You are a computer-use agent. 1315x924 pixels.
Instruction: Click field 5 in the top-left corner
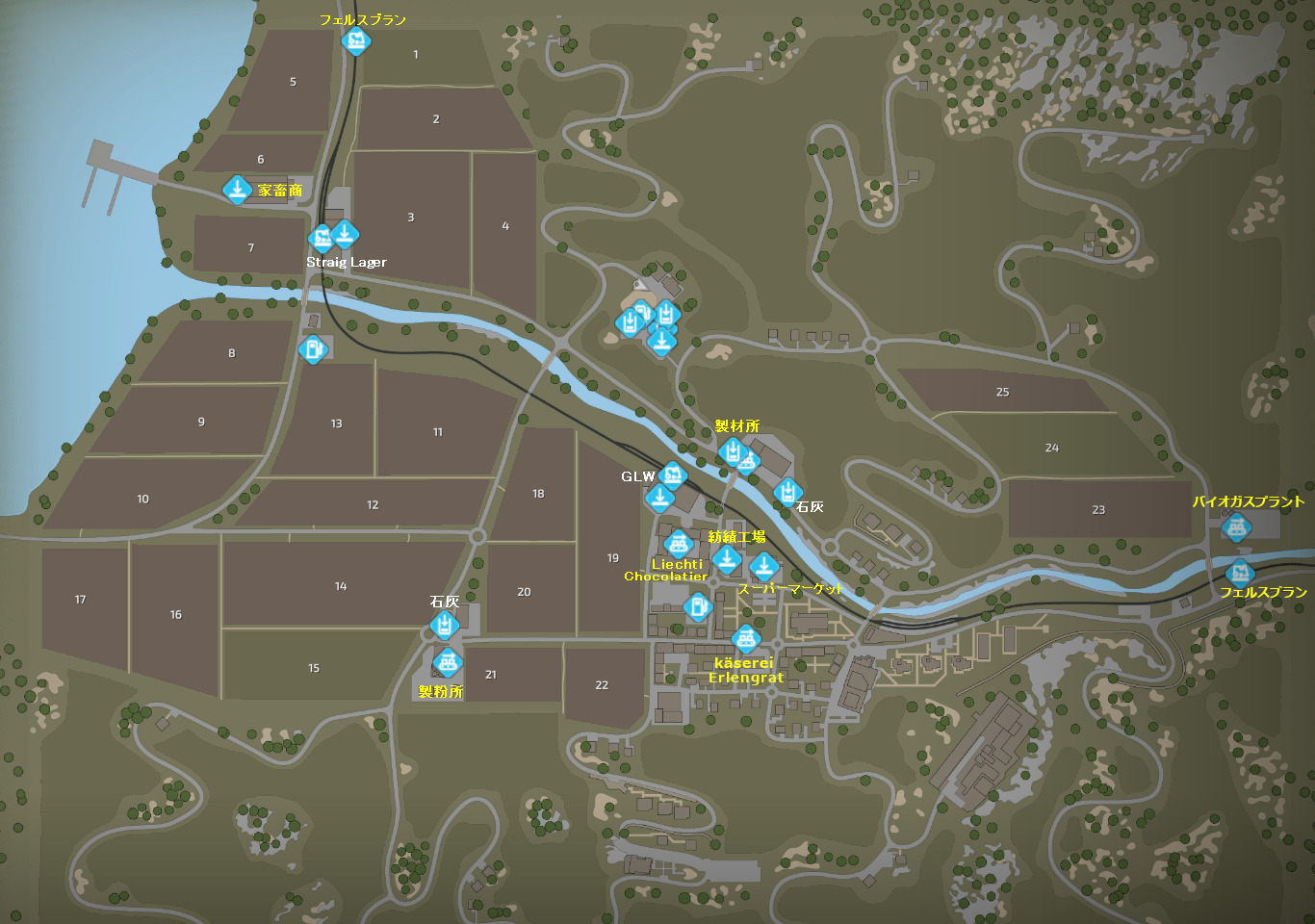coord(292,81)
